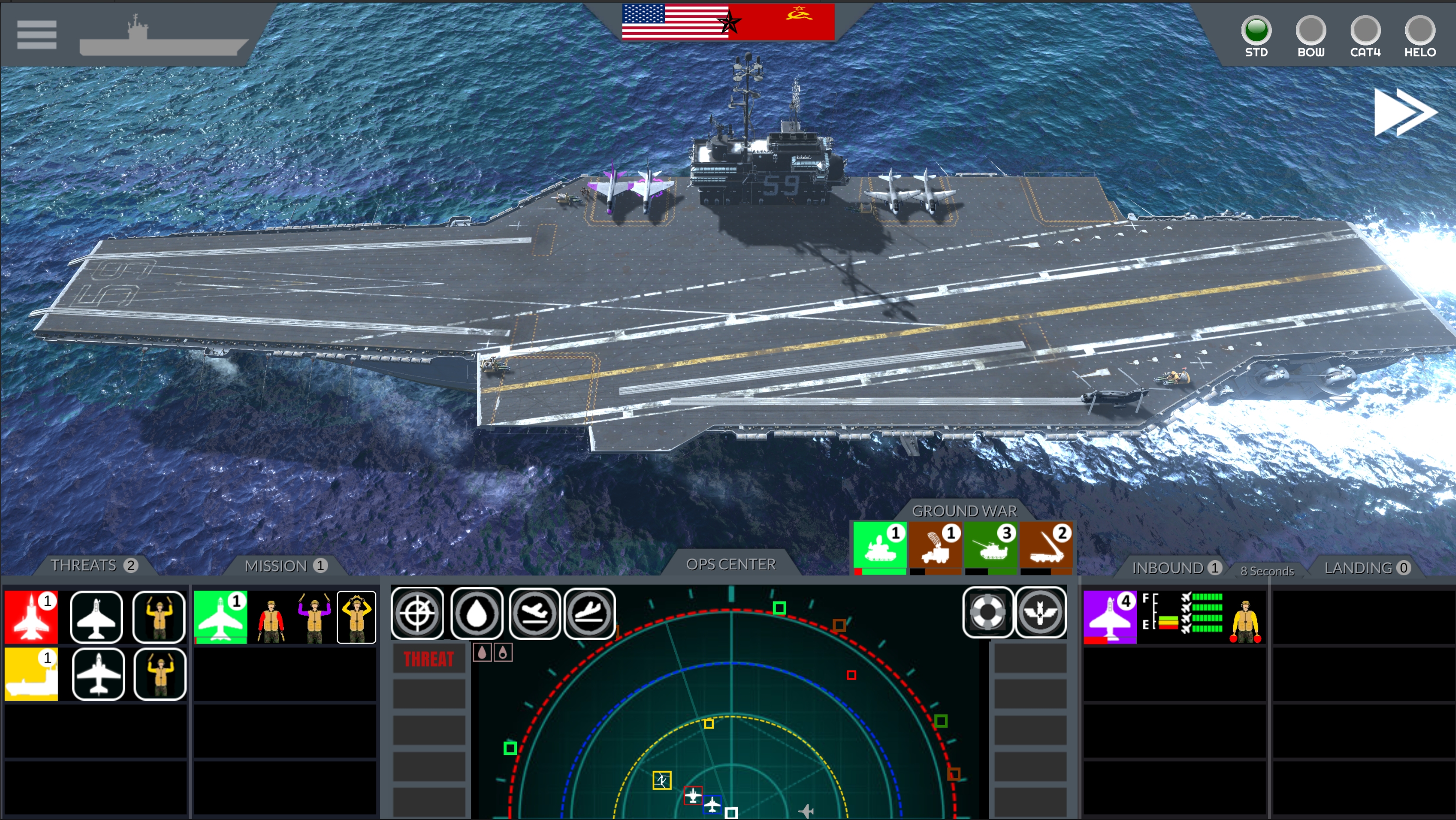Click the life preserver rescue button

coord(987,612)
